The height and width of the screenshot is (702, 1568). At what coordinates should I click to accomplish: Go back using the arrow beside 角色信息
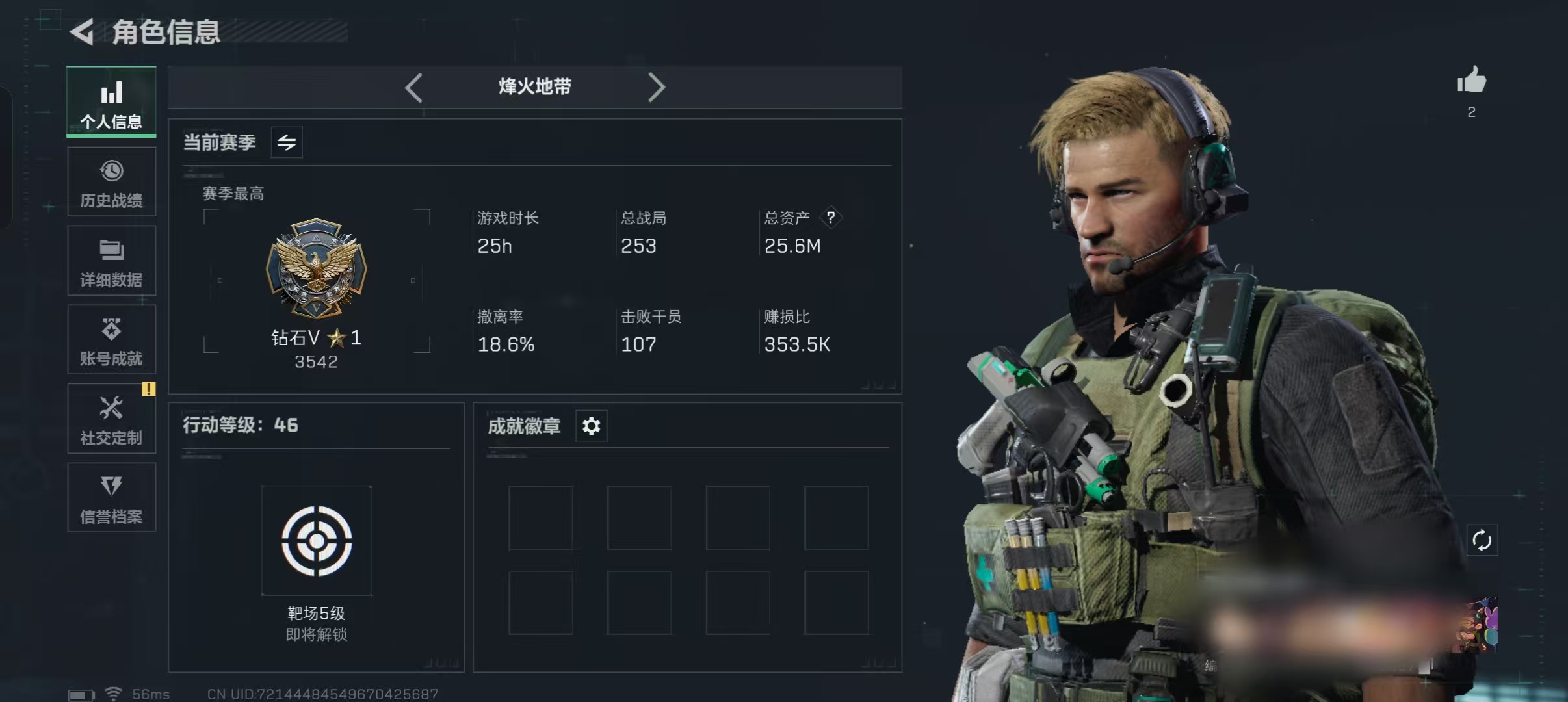(x=83, y=32)
